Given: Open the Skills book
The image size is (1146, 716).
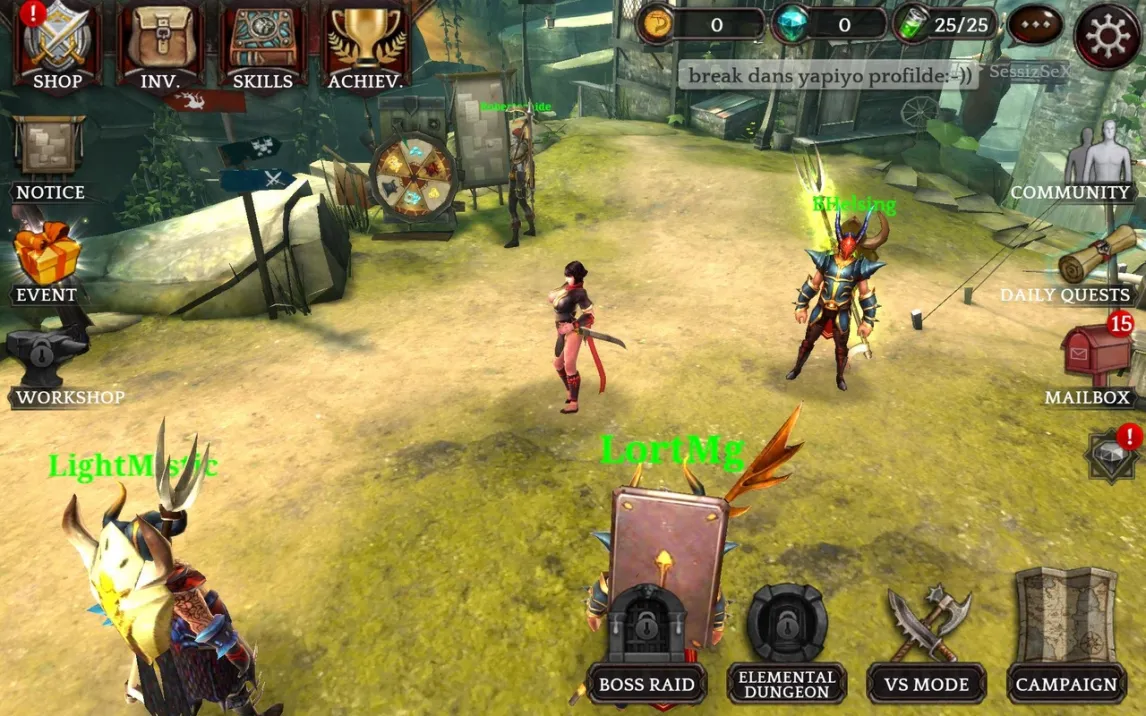Looking at the screenshot, I should pos(263,45).
